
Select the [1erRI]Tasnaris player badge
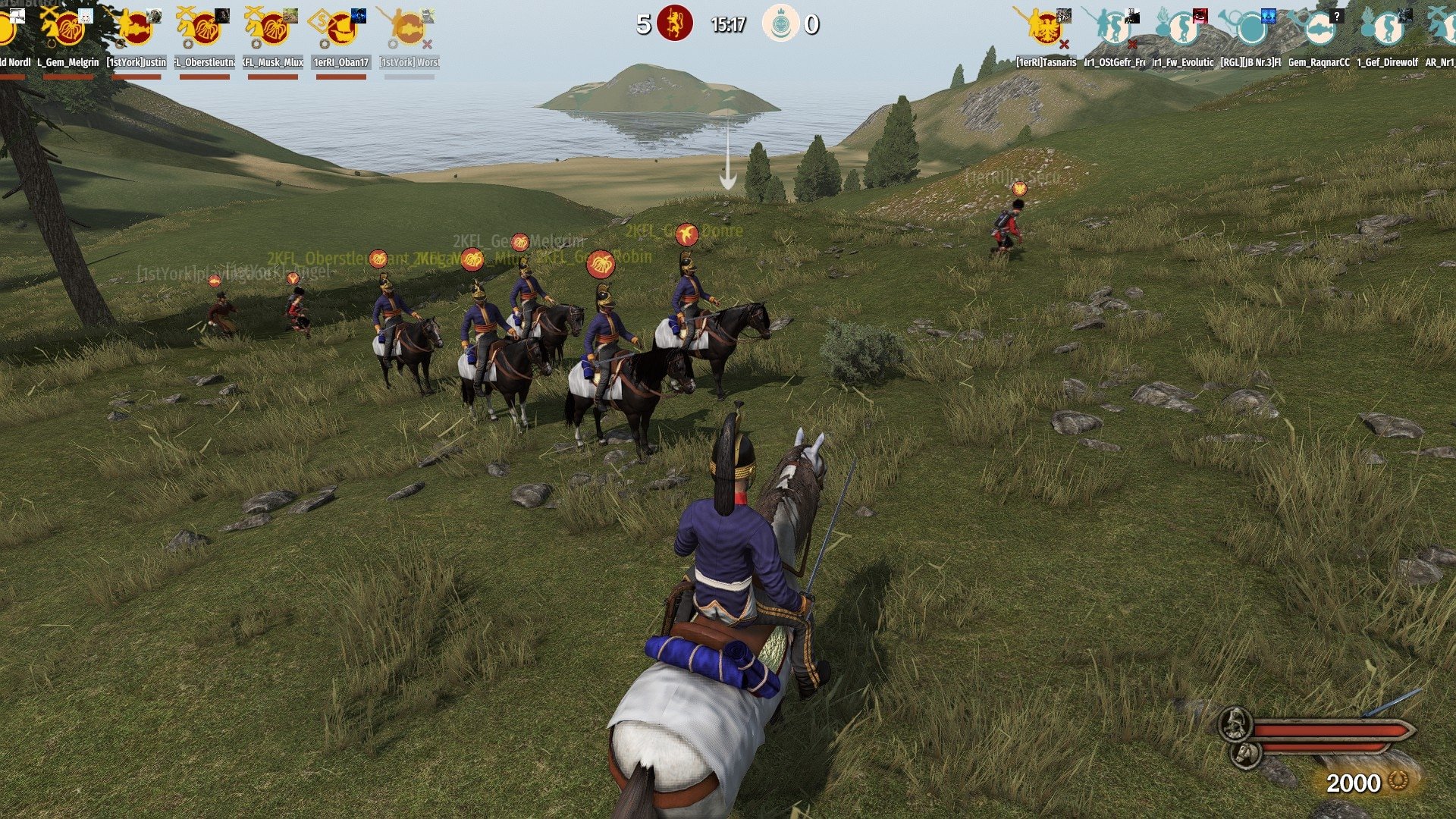point(1046,29)
